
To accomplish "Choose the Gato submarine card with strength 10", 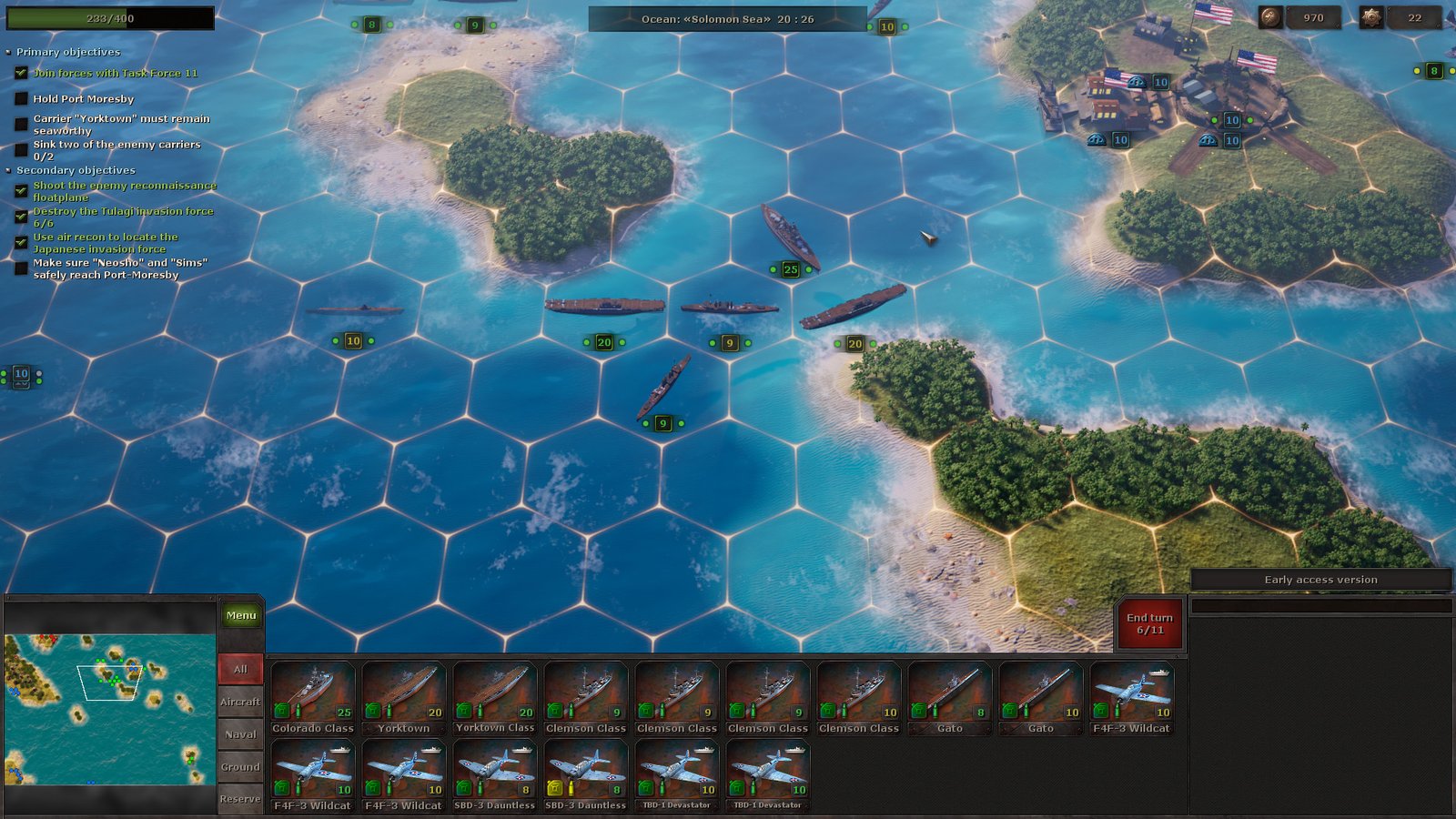I will pyautogui.click(x=1040, y=697).
